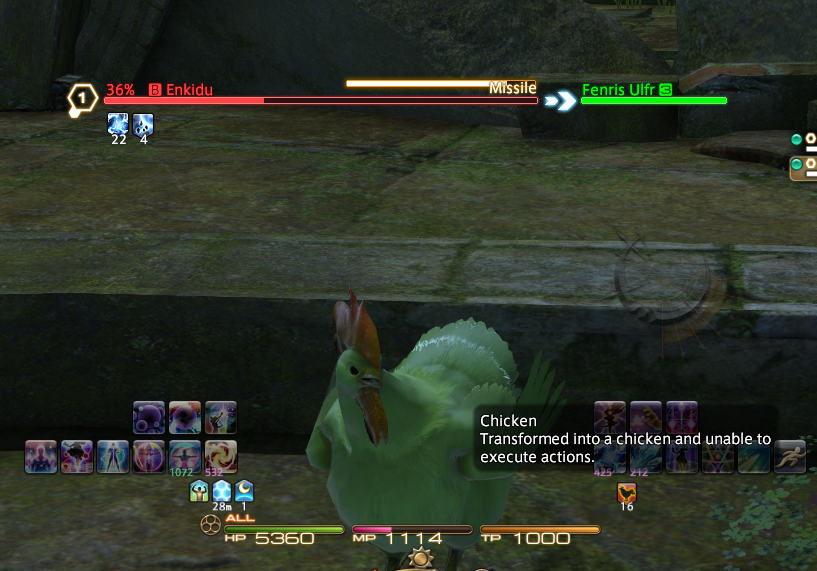Activate the Sprint running-figure action
817x571 pixels.
(789, 456)
